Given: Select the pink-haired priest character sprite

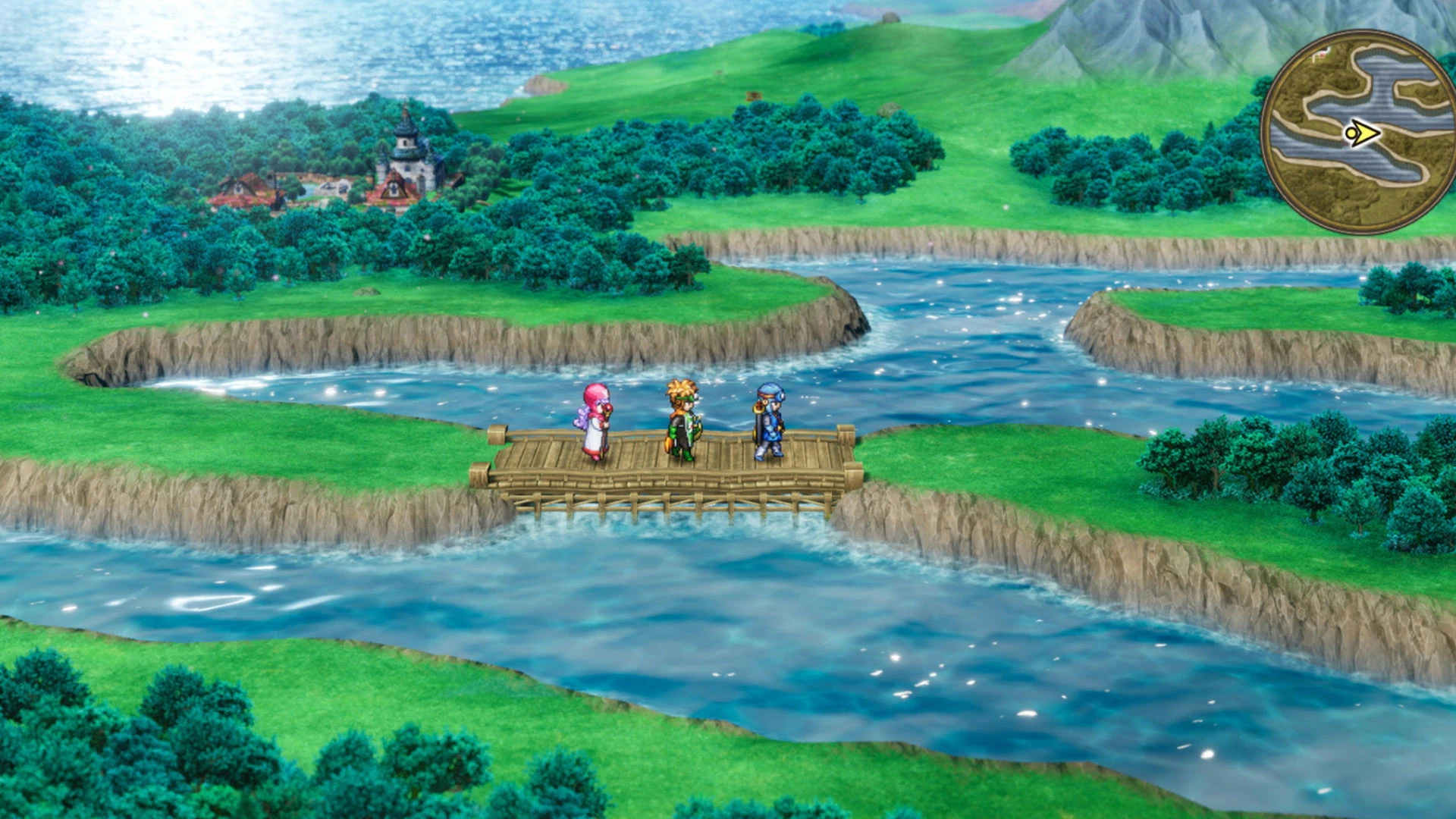Looking at the screenshot, I should (597, 419).
